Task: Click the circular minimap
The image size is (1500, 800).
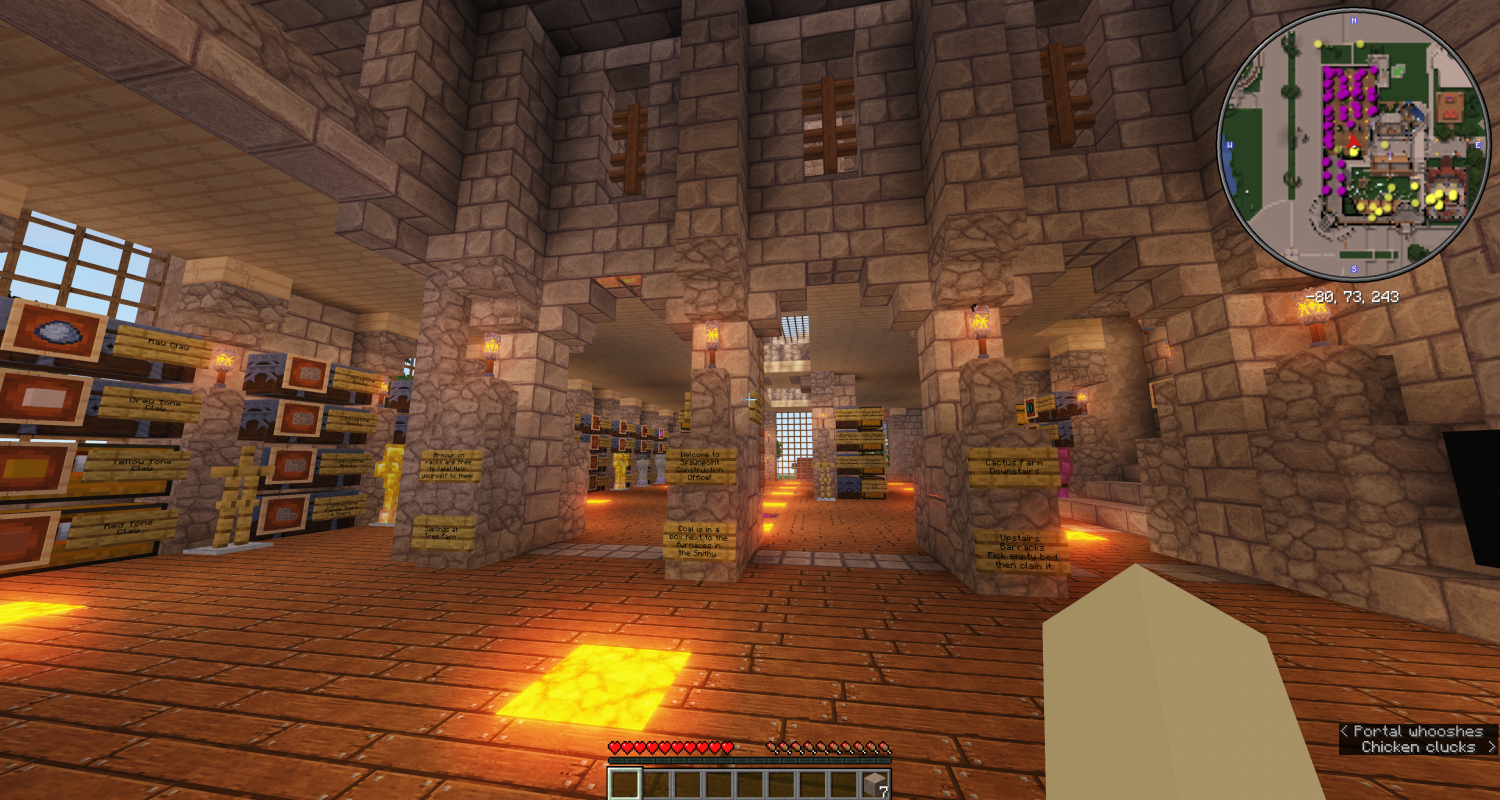Action: pos(1353,145)
